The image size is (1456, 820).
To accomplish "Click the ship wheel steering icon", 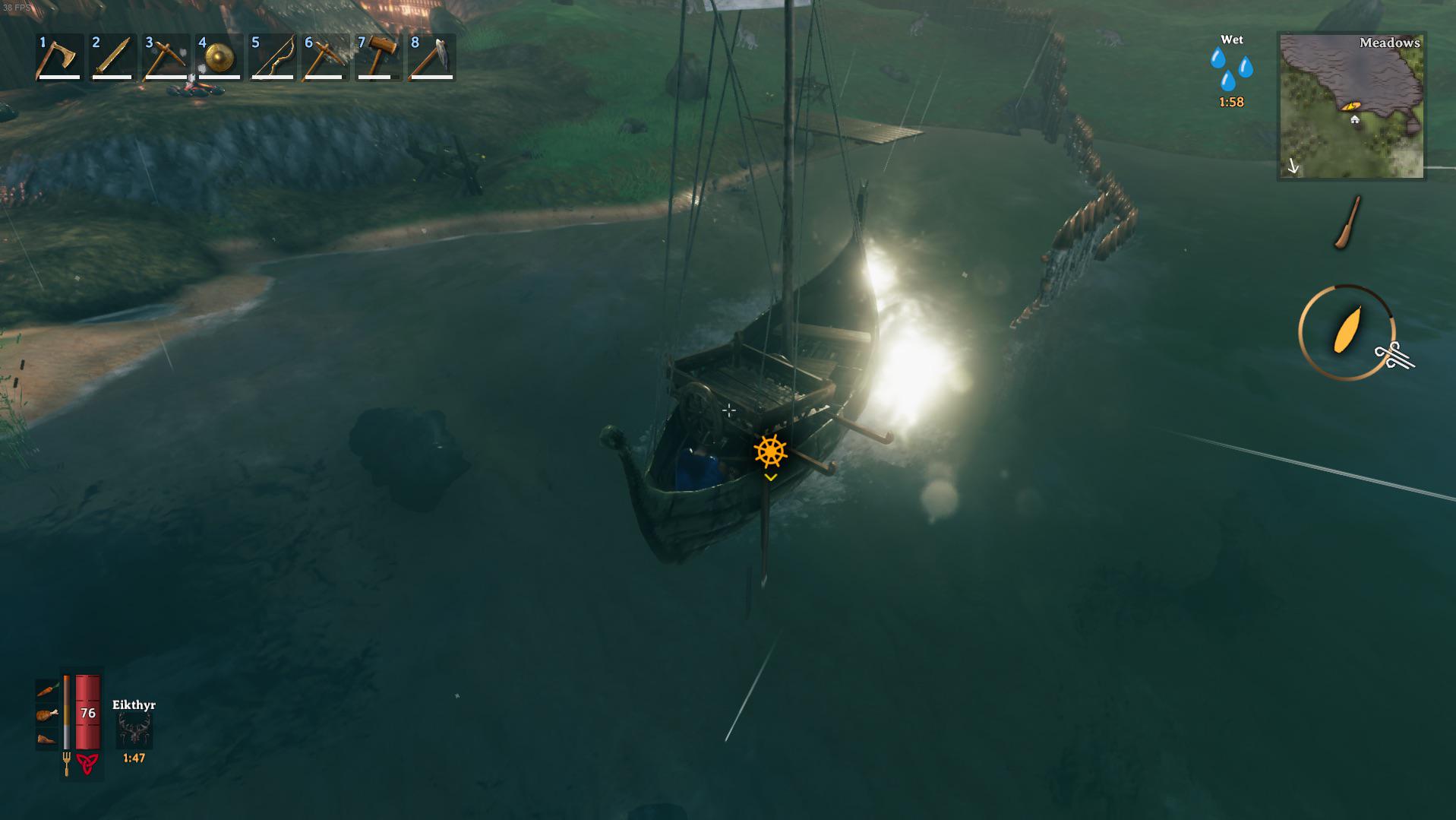I will pyautogui.click(x=770, y=450).
